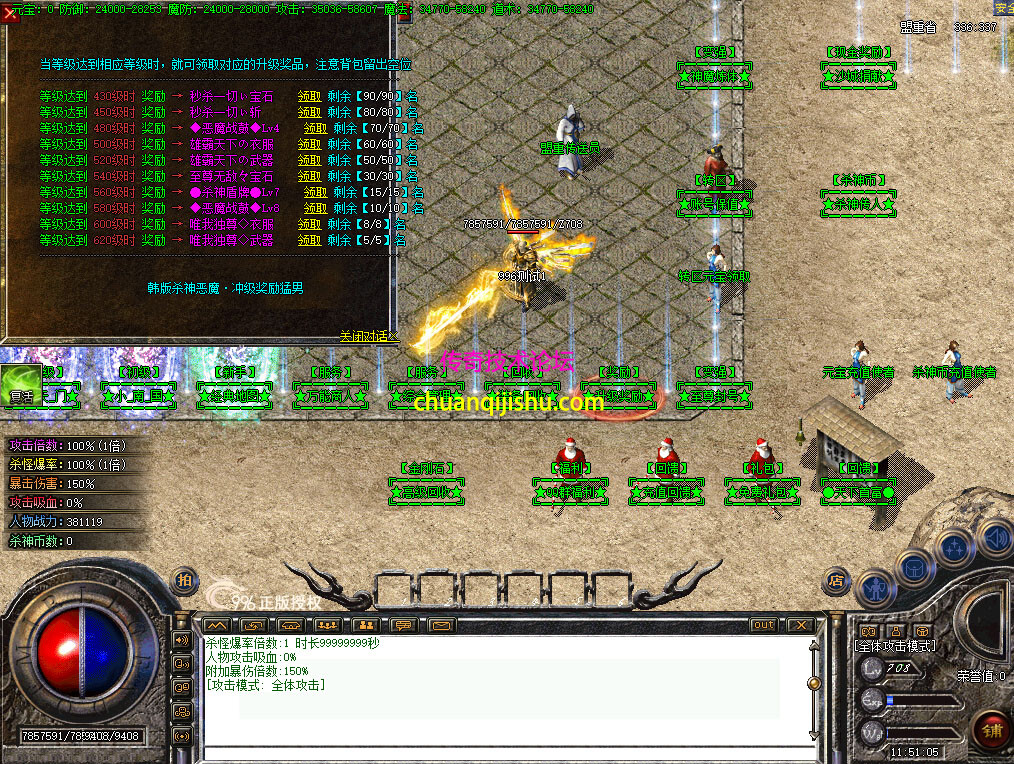
Task: Claim the 恶魔战鼓 Lv8 level 580 reward
Action: 315,208
